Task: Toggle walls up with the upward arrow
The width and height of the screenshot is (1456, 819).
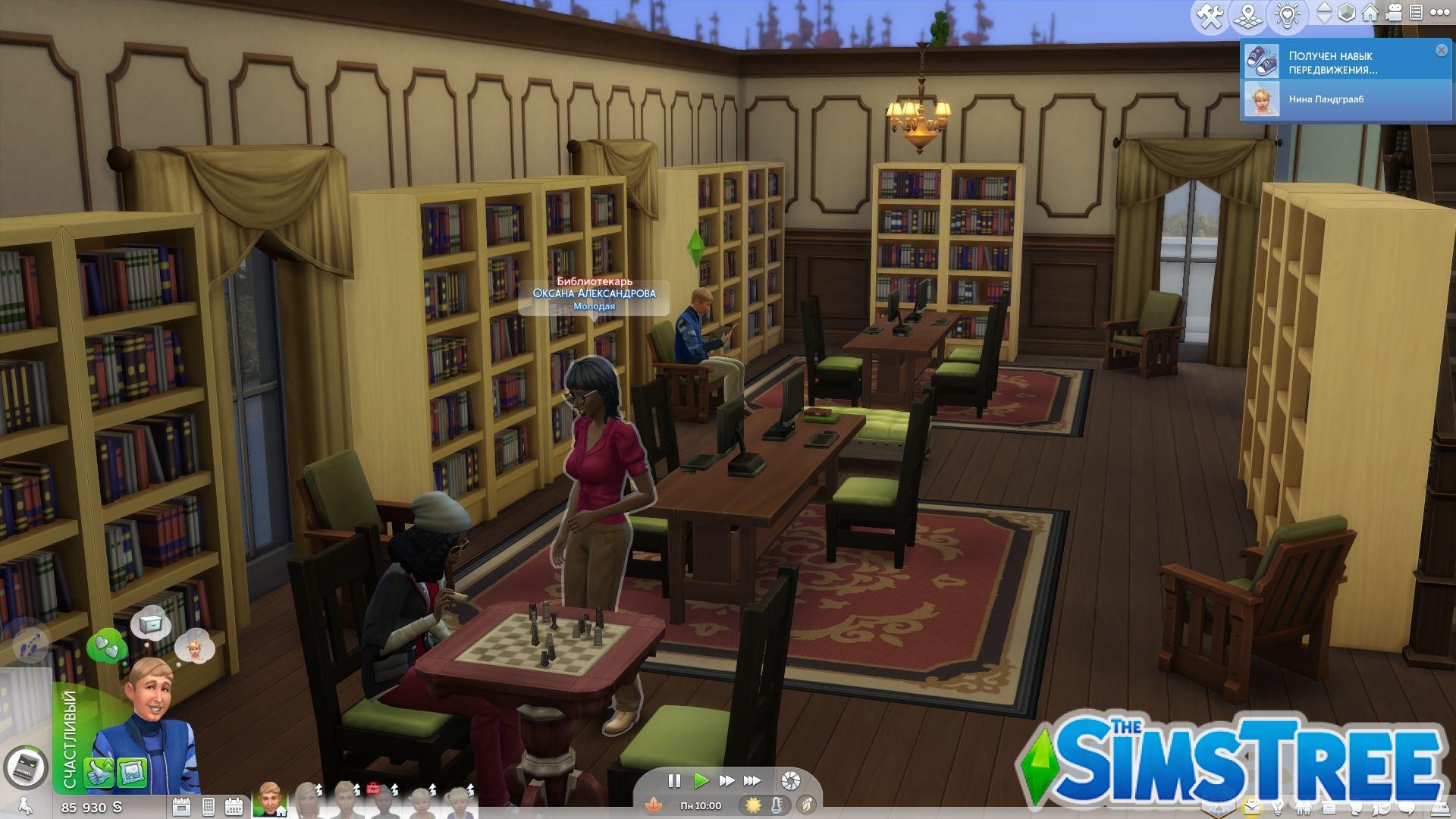Action: [x=1324, y=8]
